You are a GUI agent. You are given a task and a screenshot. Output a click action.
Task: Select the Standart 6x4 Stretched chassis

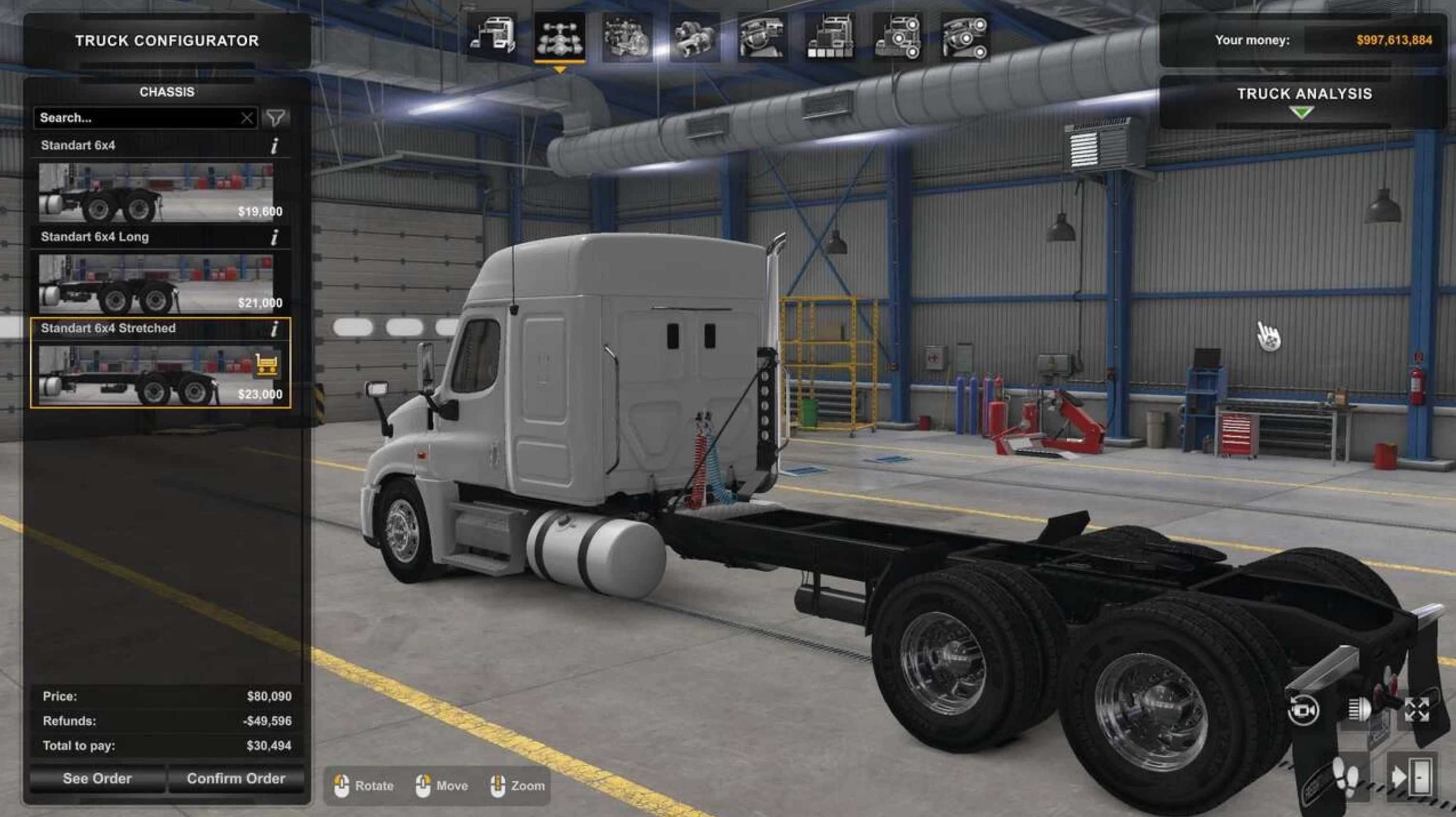[155, 375]
